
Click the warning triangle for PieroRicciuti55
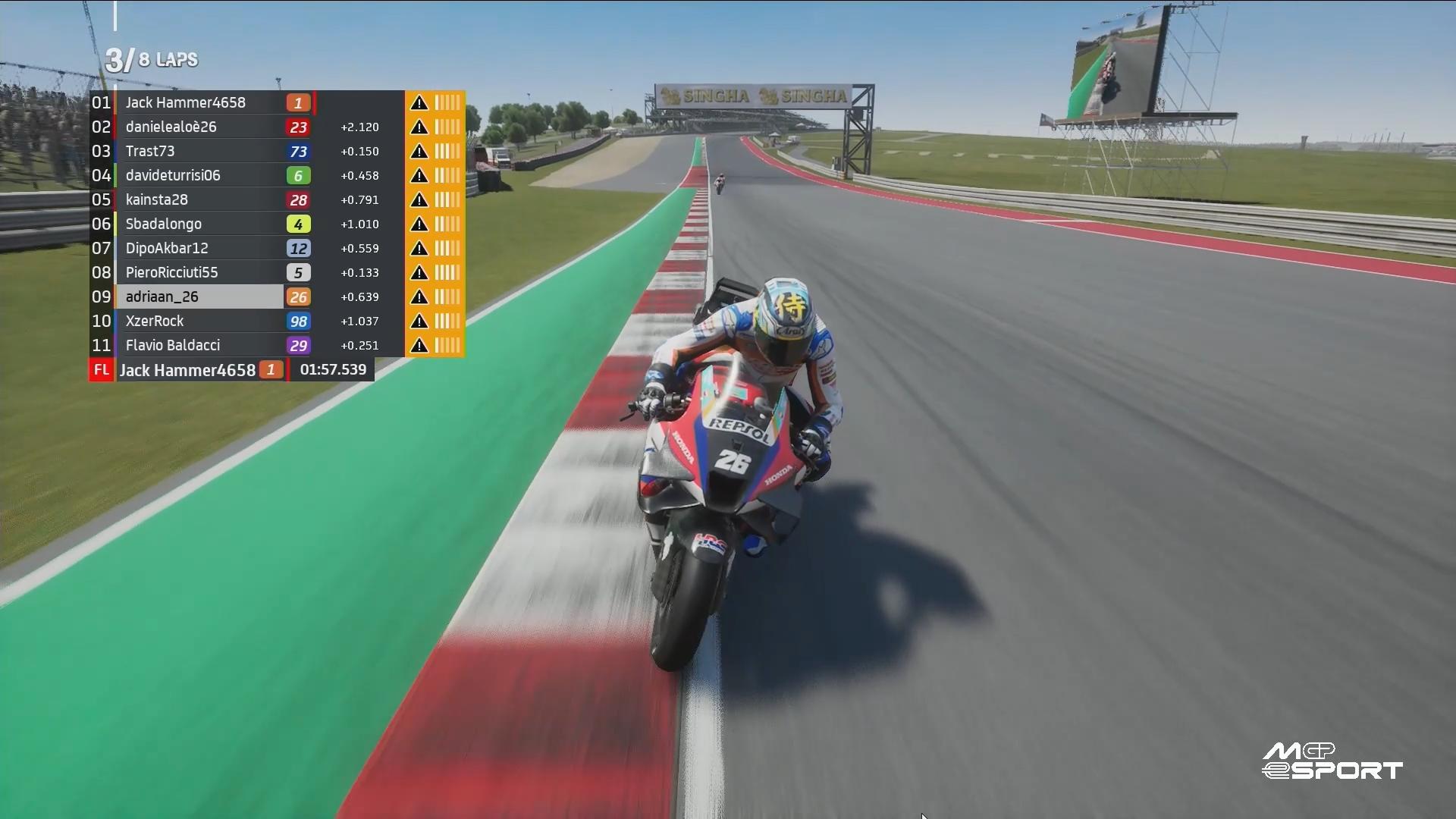click(x=419, y=272)
